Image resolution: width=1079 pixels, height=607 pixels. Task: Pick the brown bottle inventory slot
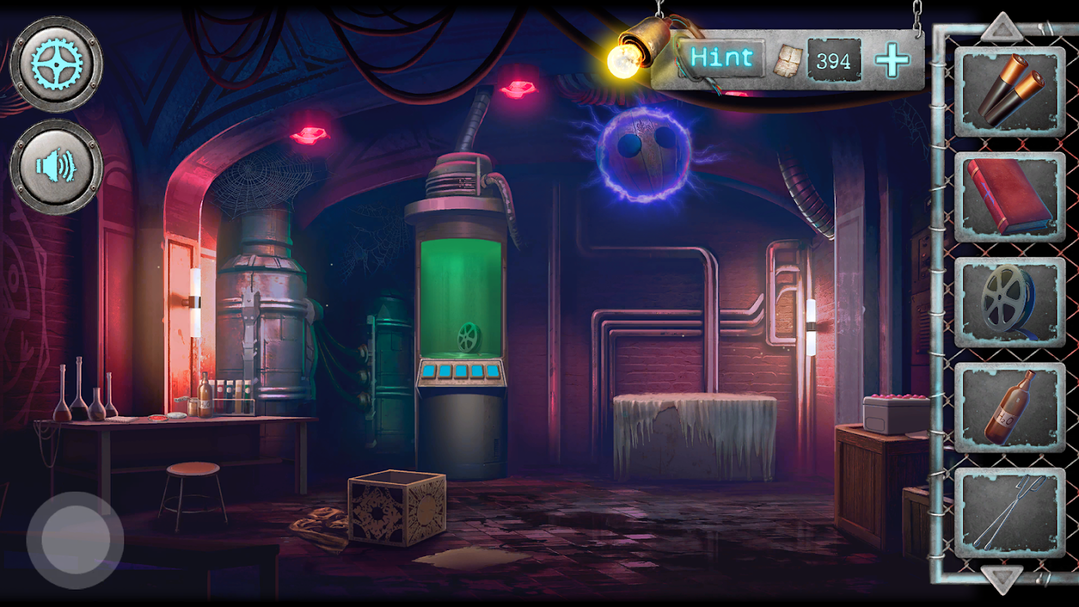coord(1008,407)
